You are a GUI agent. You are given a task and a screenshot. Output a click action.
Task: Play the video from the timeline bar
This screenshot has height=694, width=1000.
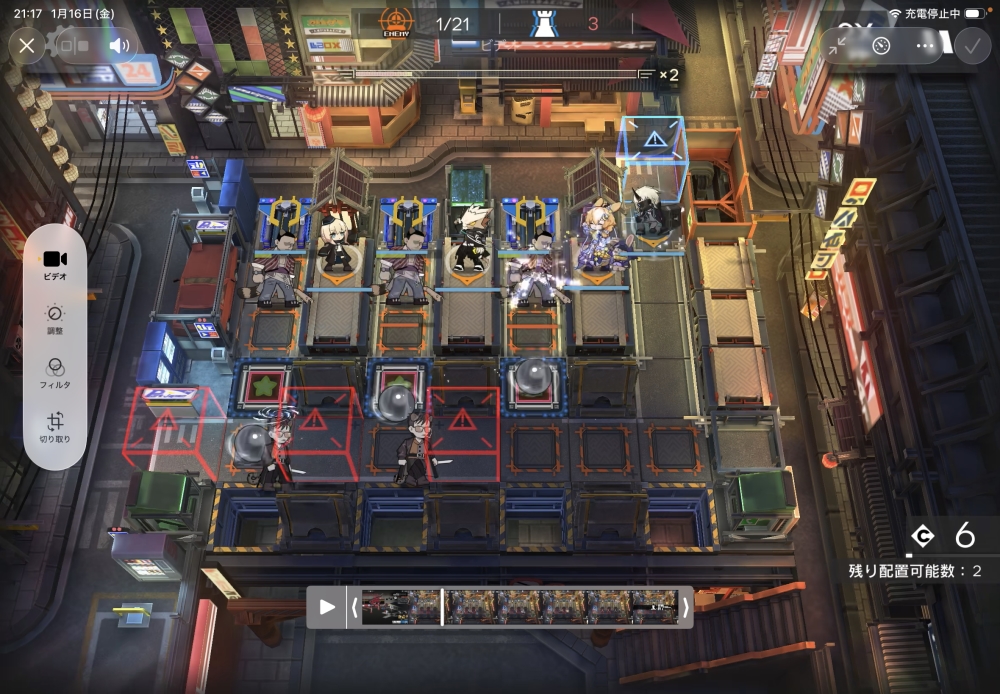tap(327, 607)
